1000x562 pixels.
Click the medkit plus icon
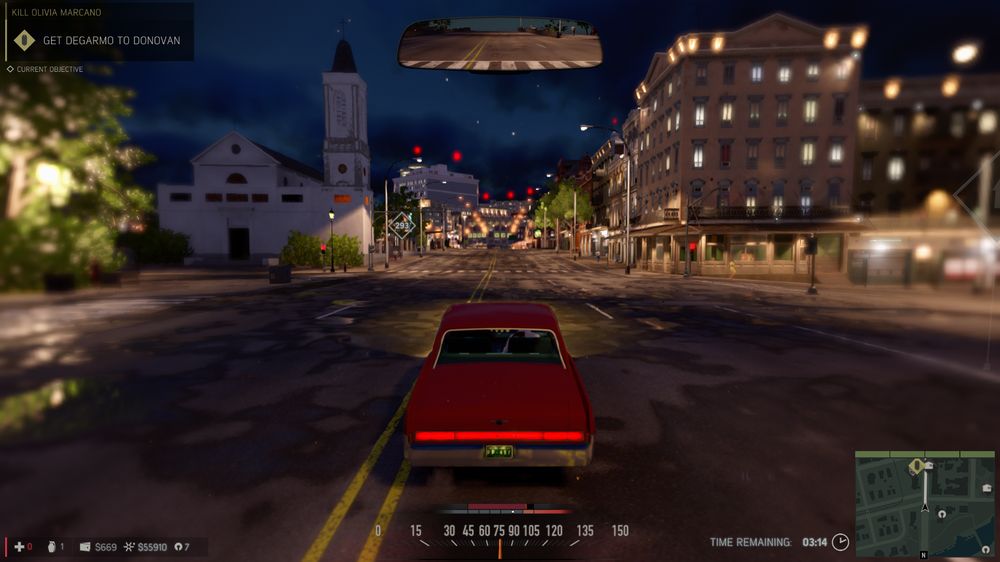coord(19,547)
